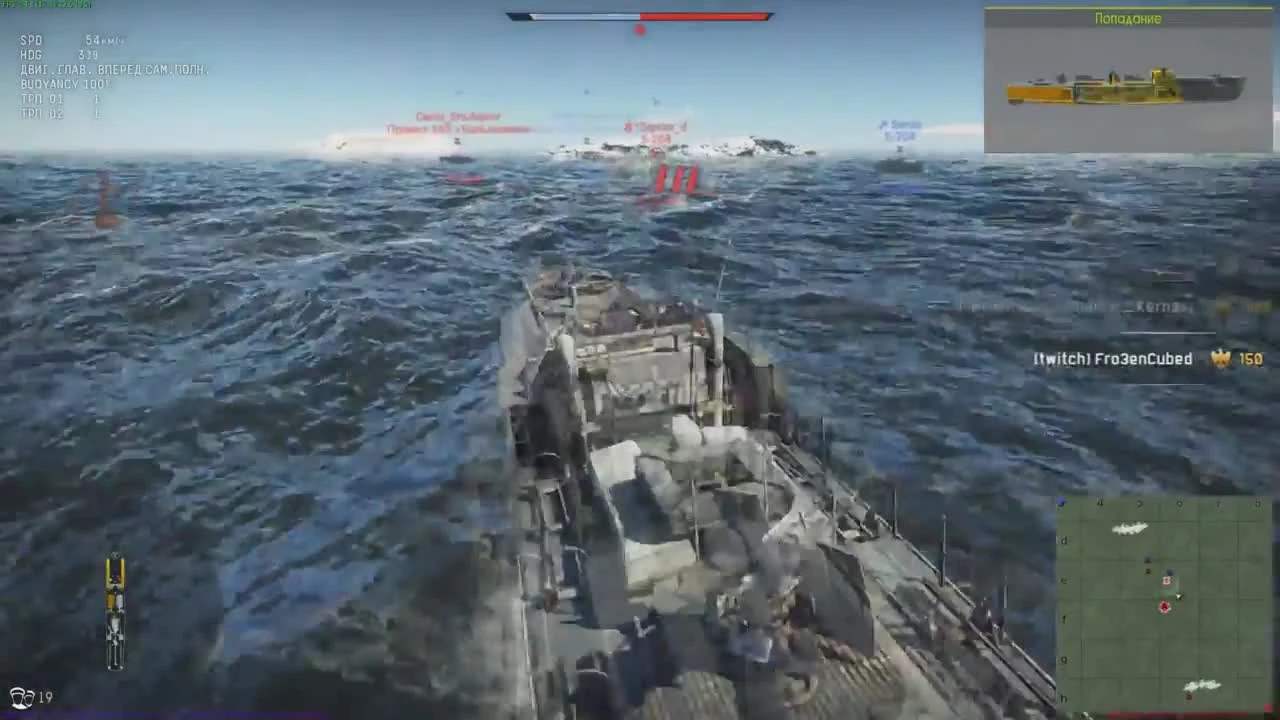1280x720 pixels.
Task: Click the blue ally marker on the minimap
Action: tap(1170, 571)
